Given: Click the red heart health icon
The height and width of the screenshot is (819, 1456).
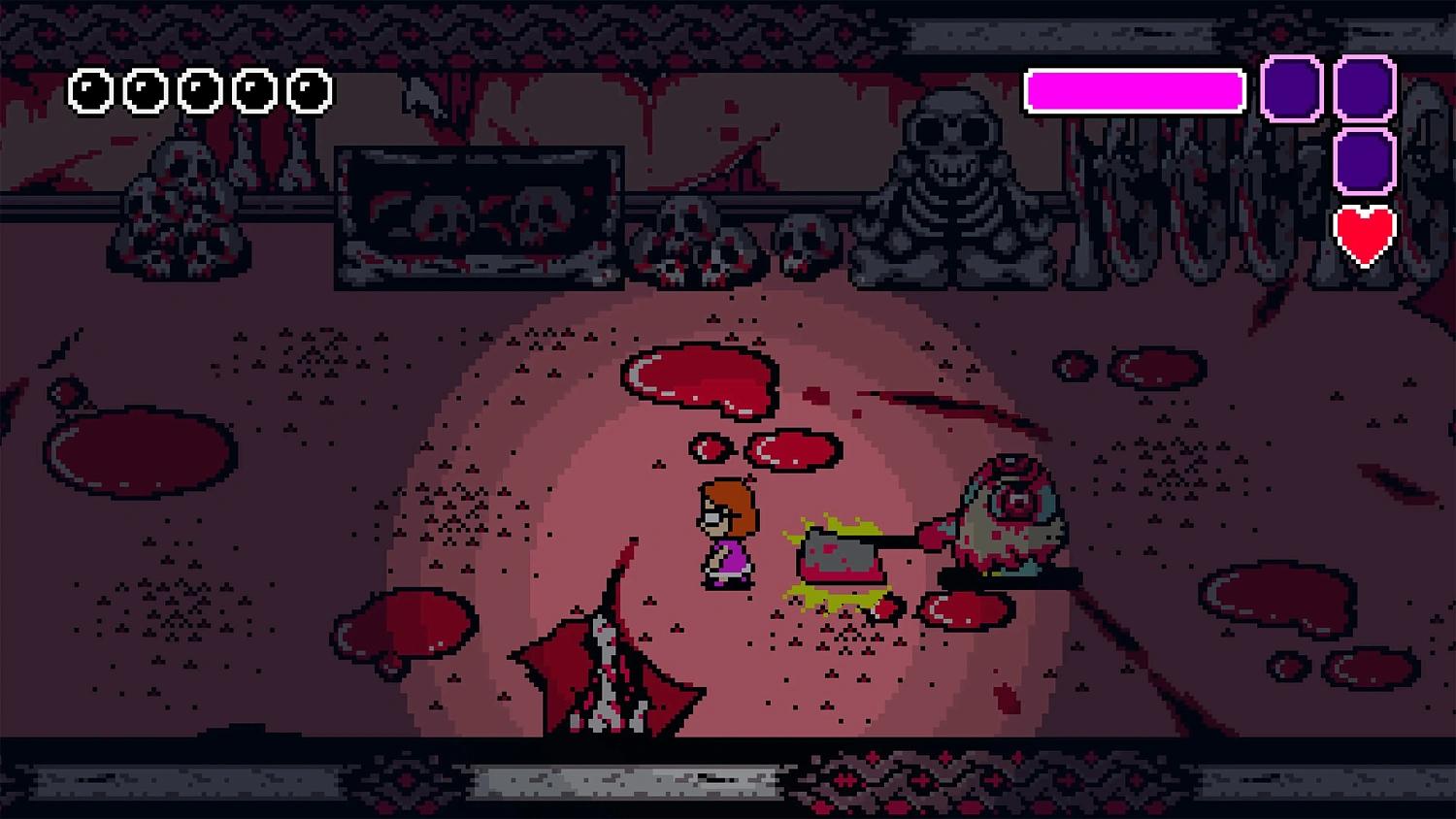Looking at the screenshot, I should pyautogui.click(x=1367, y=234).
